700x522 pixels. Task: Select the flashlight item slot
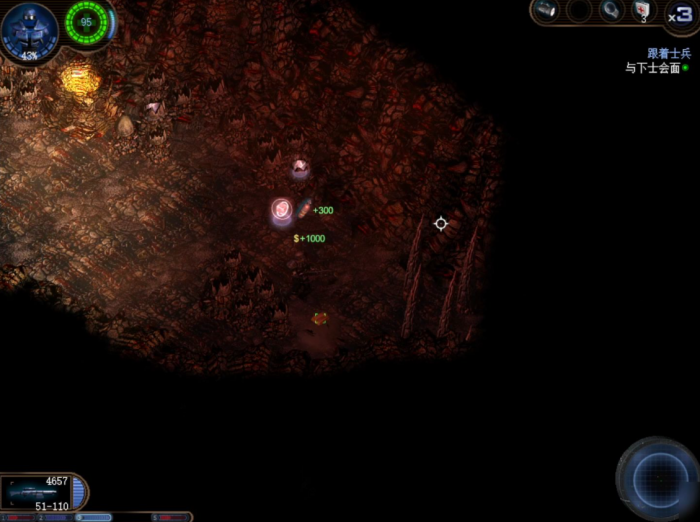pyautogui.click(x=545, y=11)
